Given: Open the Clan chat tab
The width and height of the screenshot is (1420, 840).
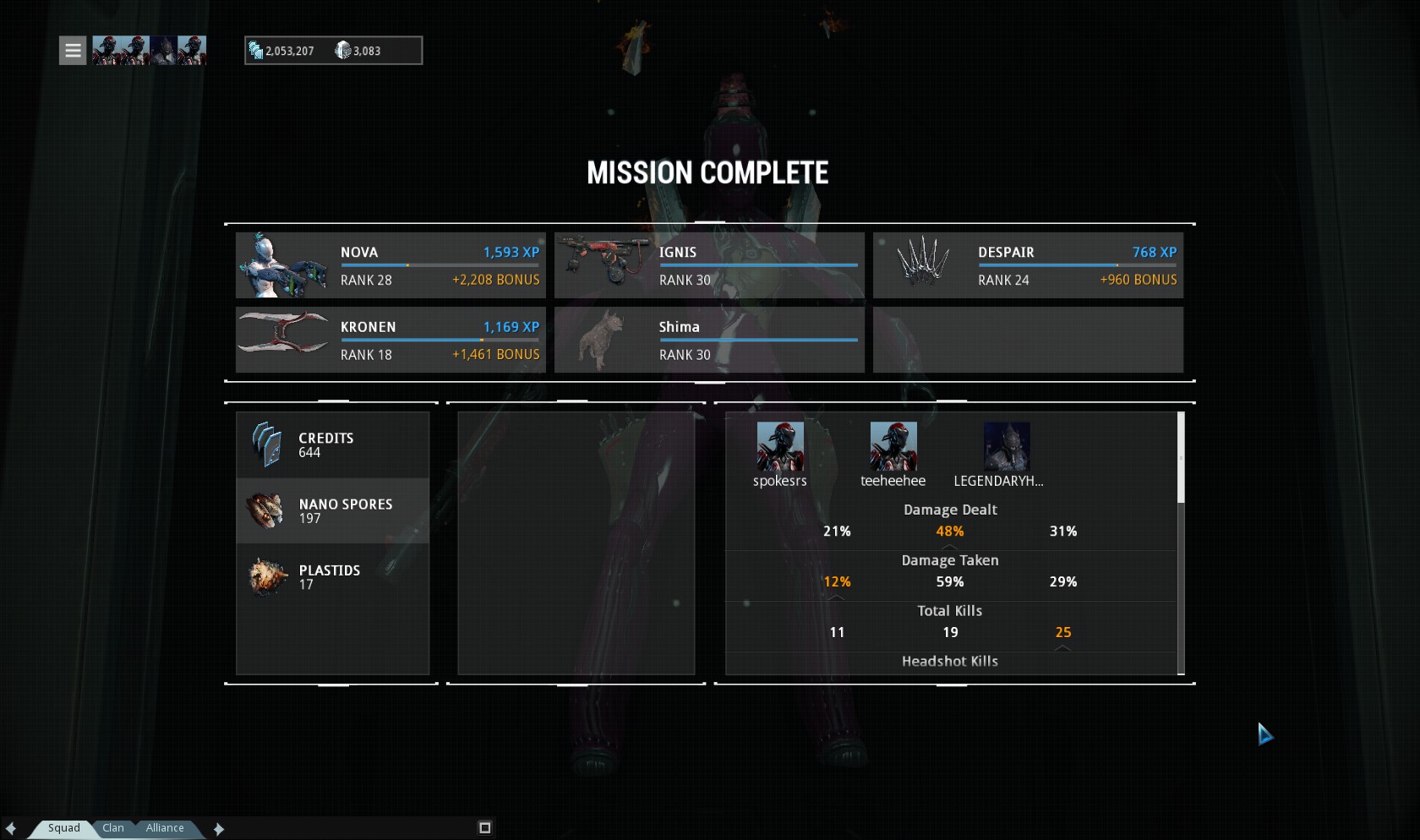Looking at the screenshot, I should pos(113,828).
